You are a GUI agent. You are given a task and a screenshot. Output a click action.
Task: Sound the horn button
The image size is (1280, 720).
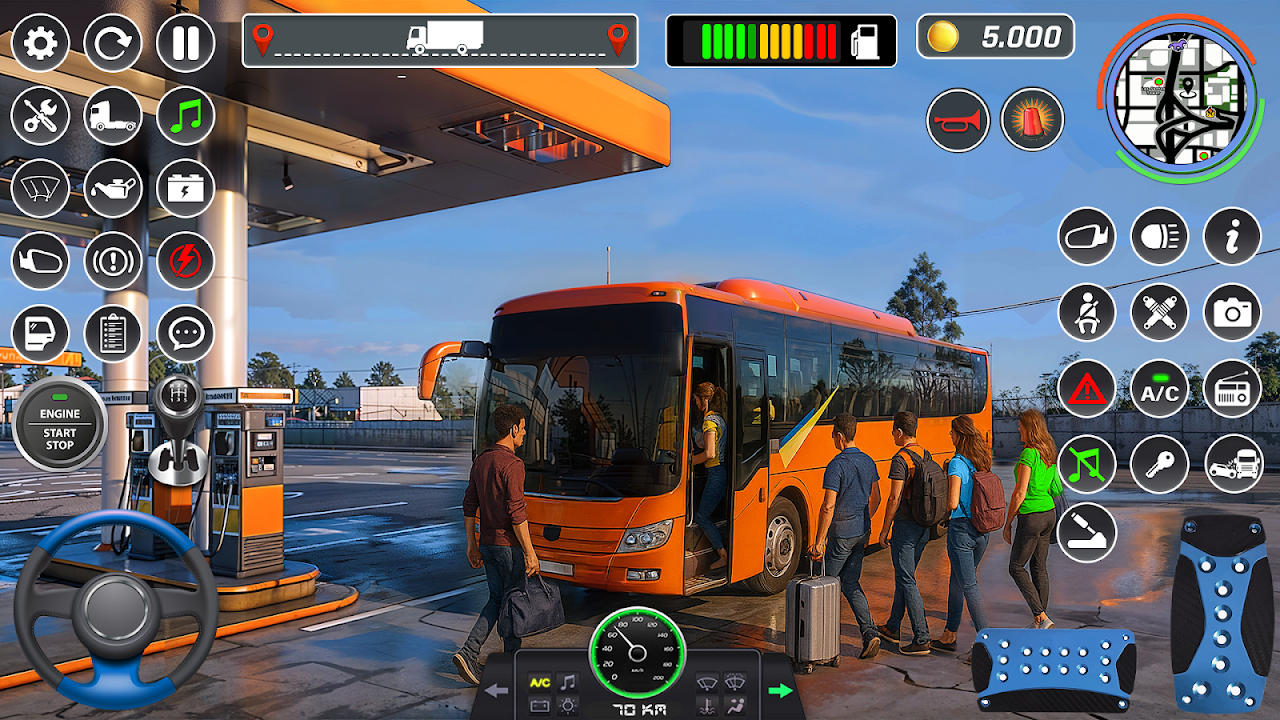click(x=957, y=120)
